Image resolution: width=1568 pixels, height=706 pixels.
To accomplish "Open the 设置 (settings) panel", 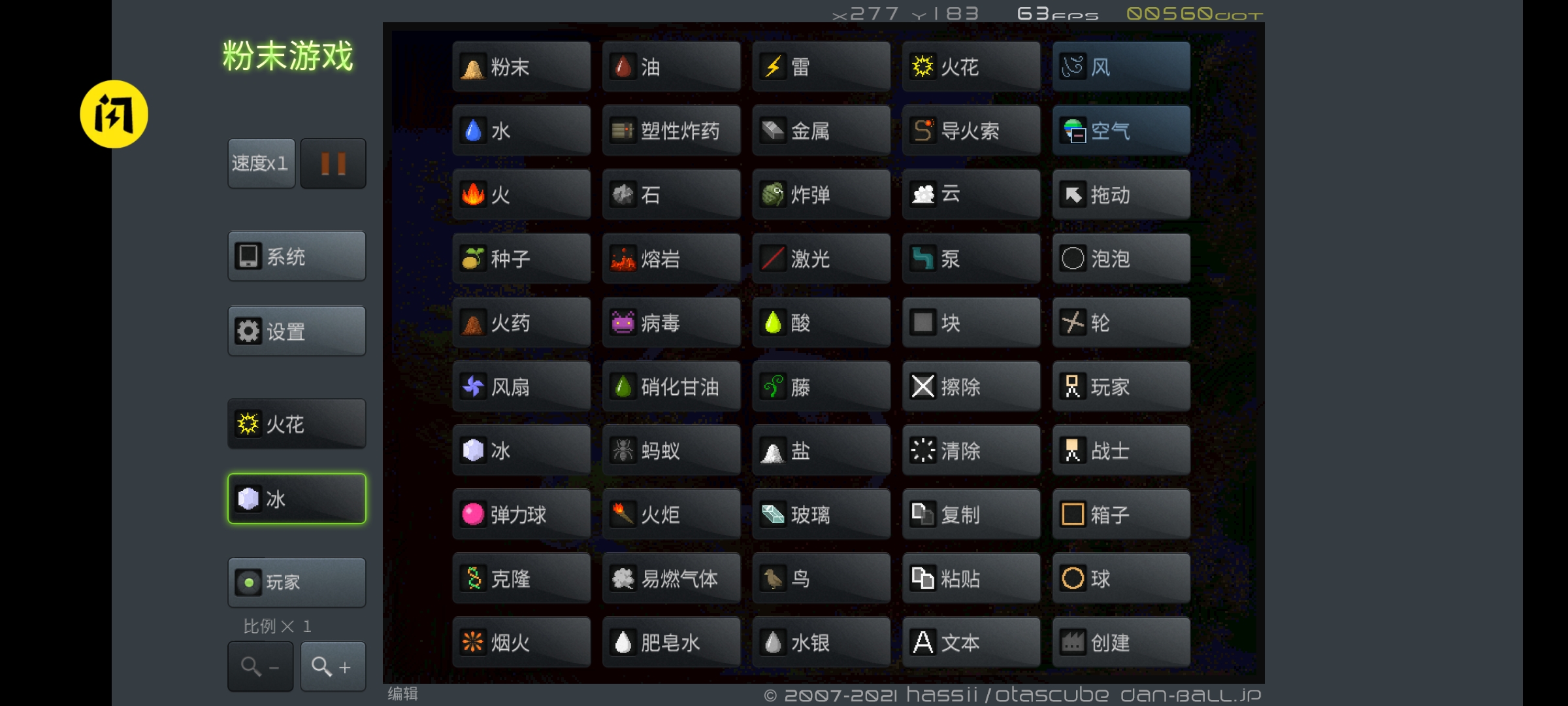I will click(296, 331).
